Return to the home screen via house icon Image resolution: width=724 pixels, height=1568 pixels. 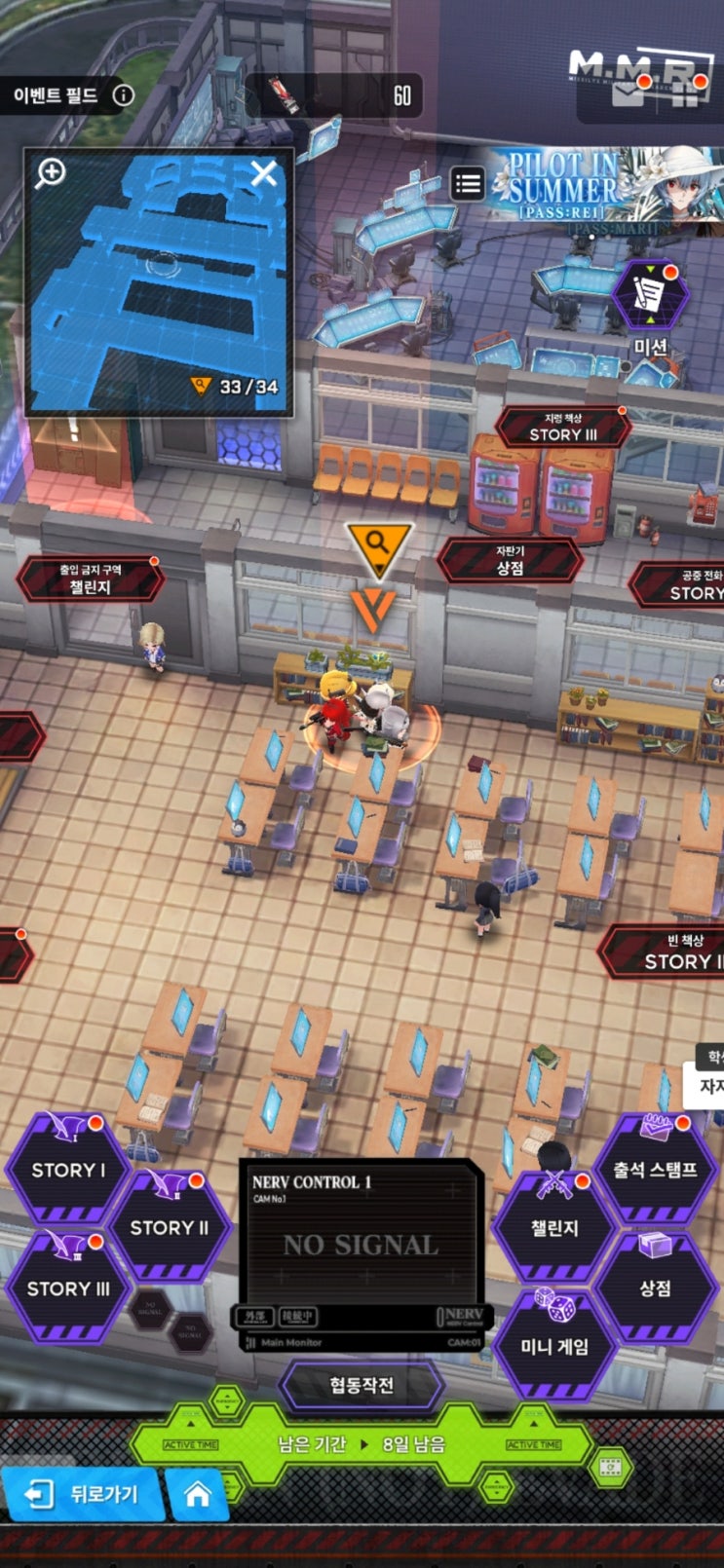coord(198,1494)
